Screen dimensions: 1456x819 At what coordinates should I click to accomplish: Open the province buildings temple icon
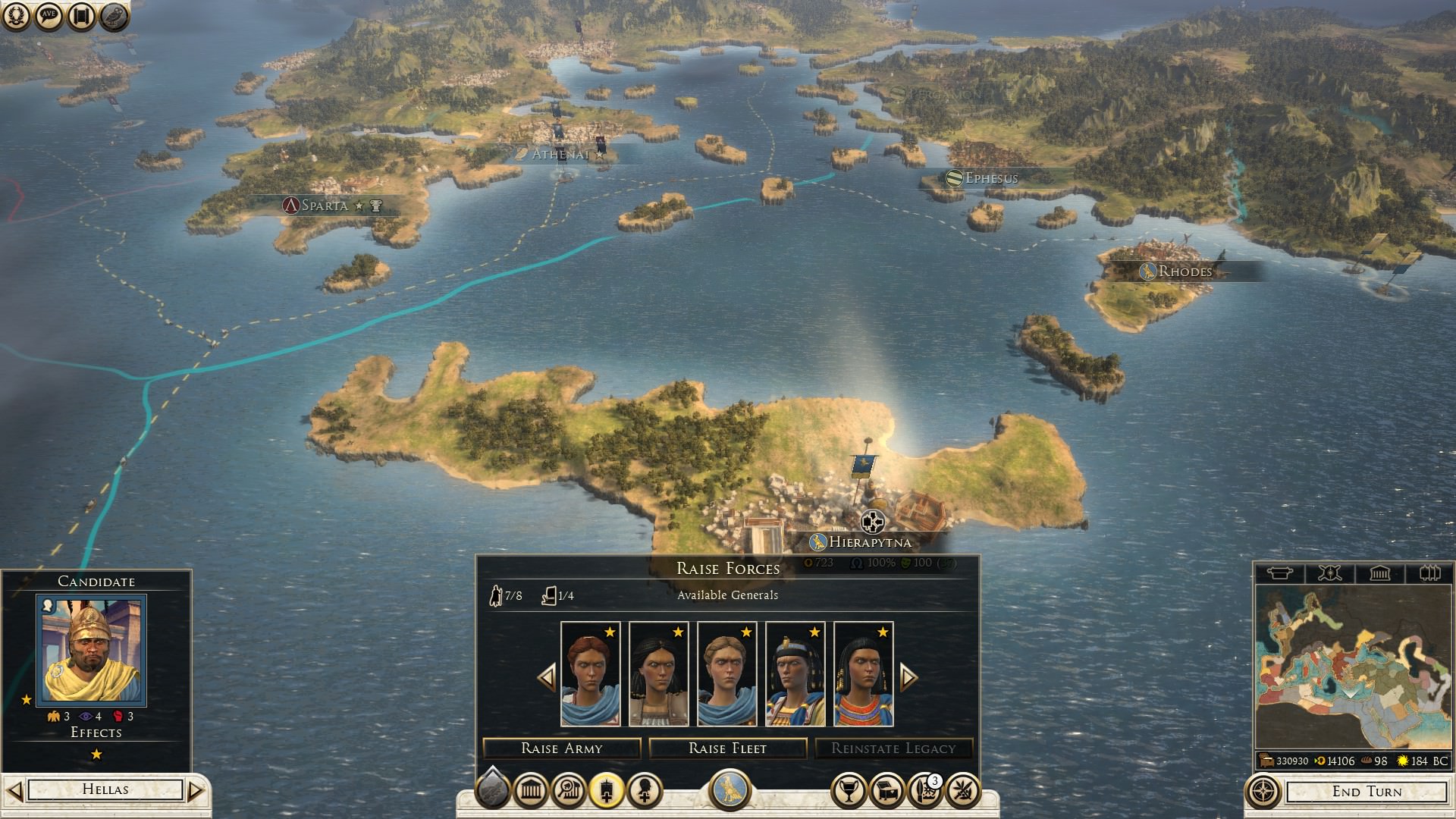529,789
